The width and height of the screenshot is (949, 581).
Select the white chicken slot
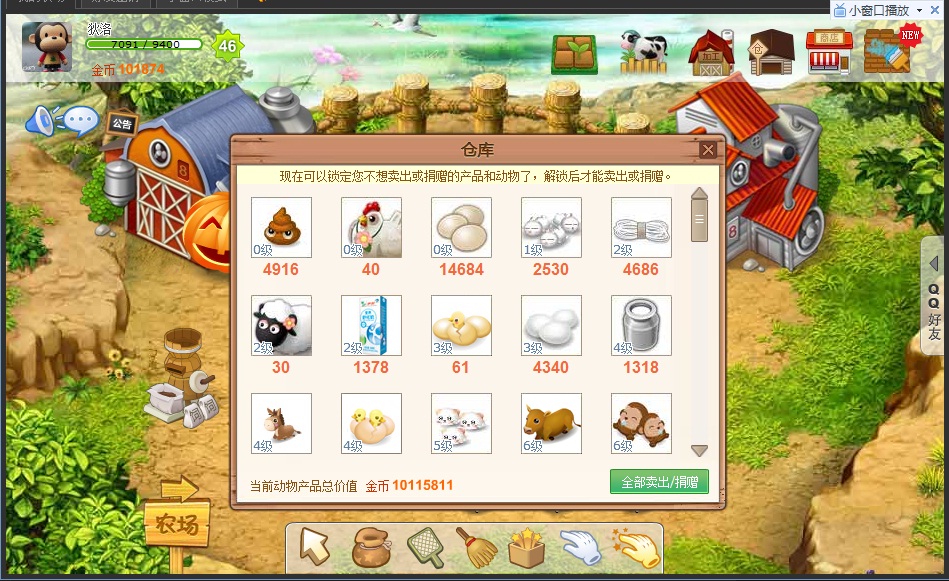pos(371,227)
